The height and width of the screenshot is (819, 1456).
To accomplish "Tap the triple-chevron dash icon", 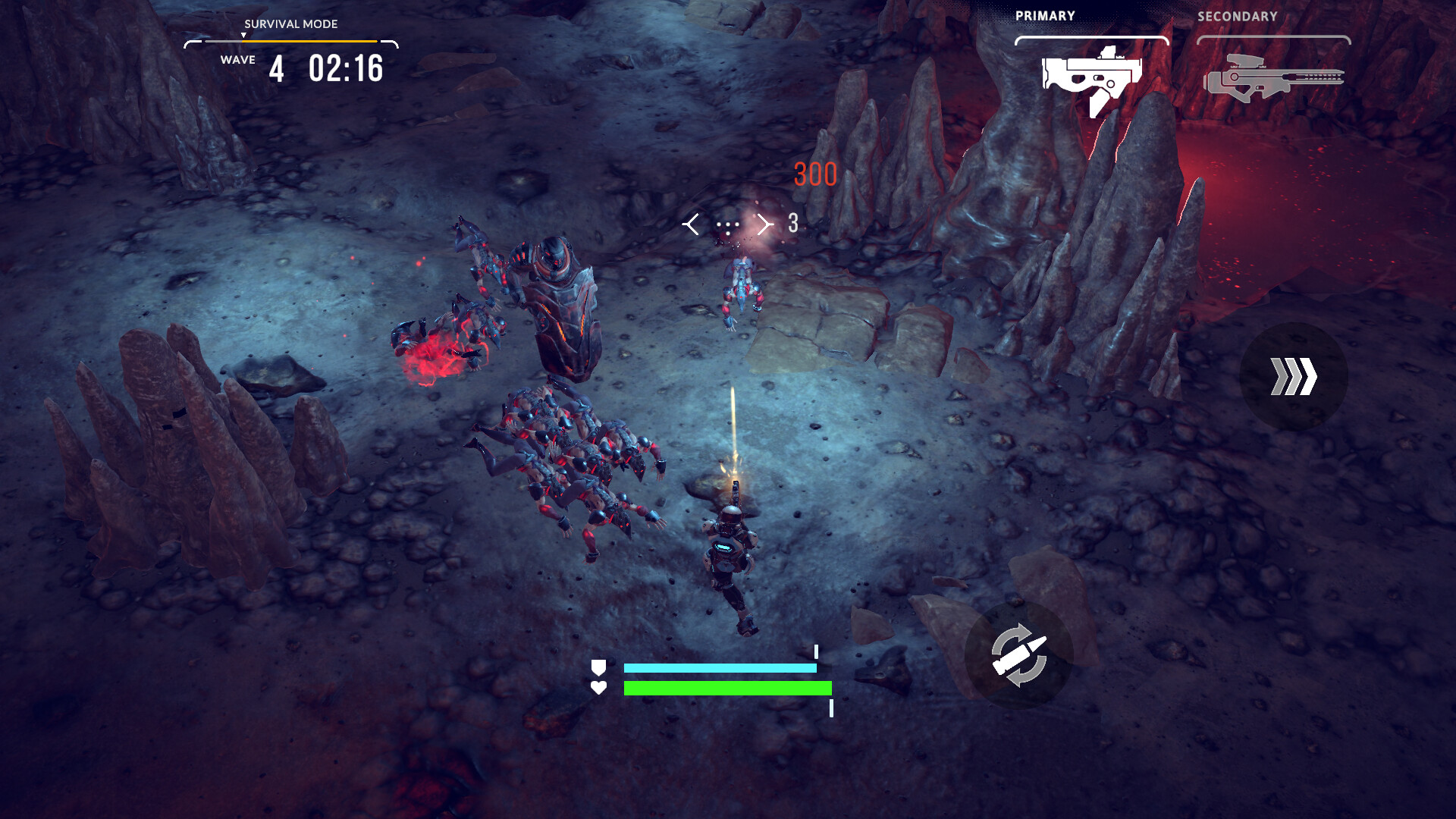I will click(1295, 375).
